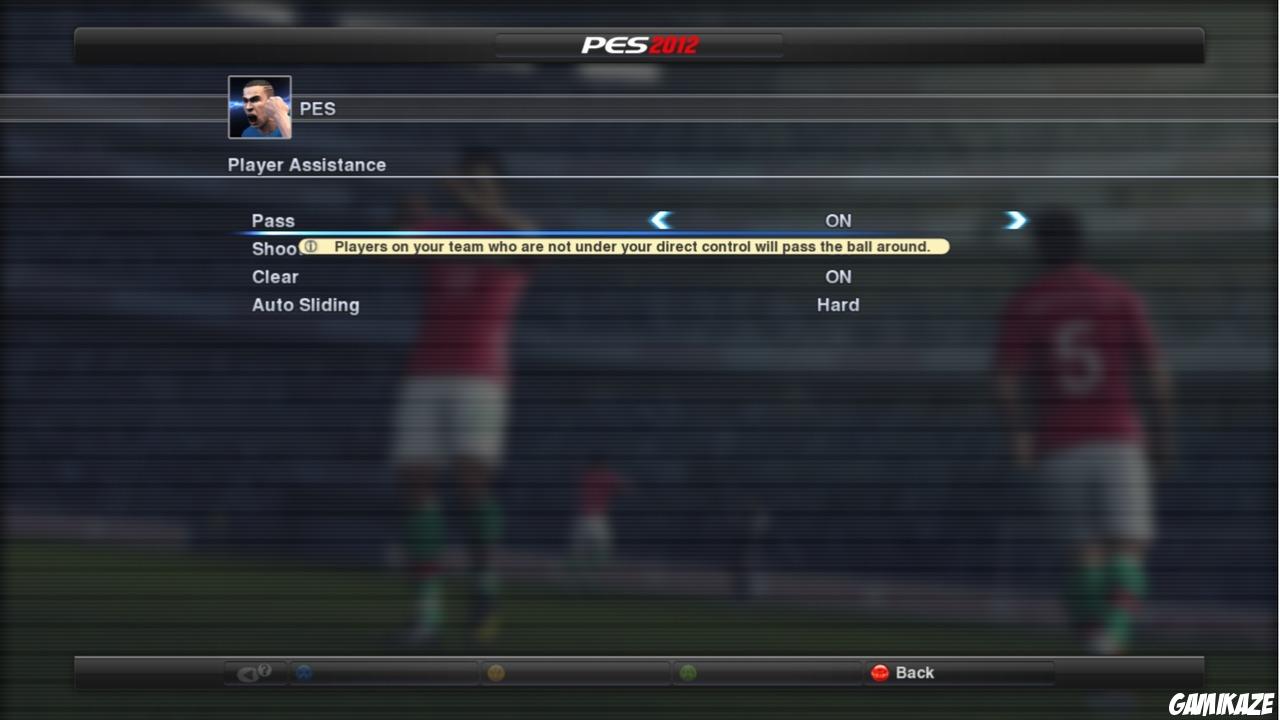Switch Auto Sliding from Hard
The height and width of the screenshot is (720, 1280).
click(838, 305)
